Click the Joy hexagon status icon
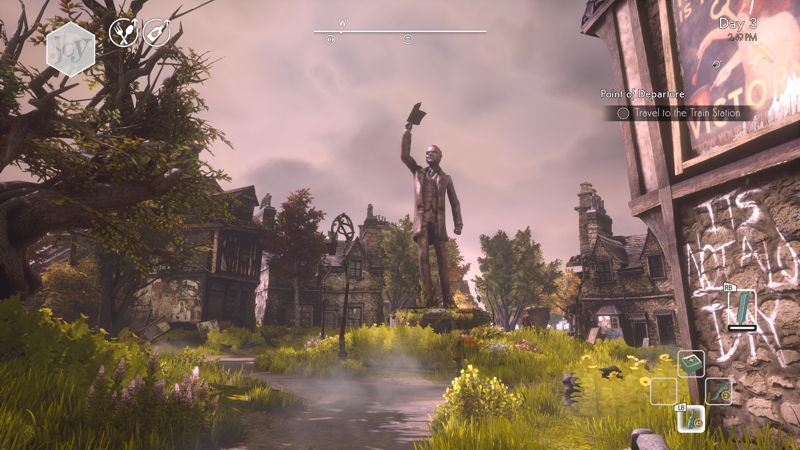This screenshot has width=800, height=450. click(x=70, y=45)
